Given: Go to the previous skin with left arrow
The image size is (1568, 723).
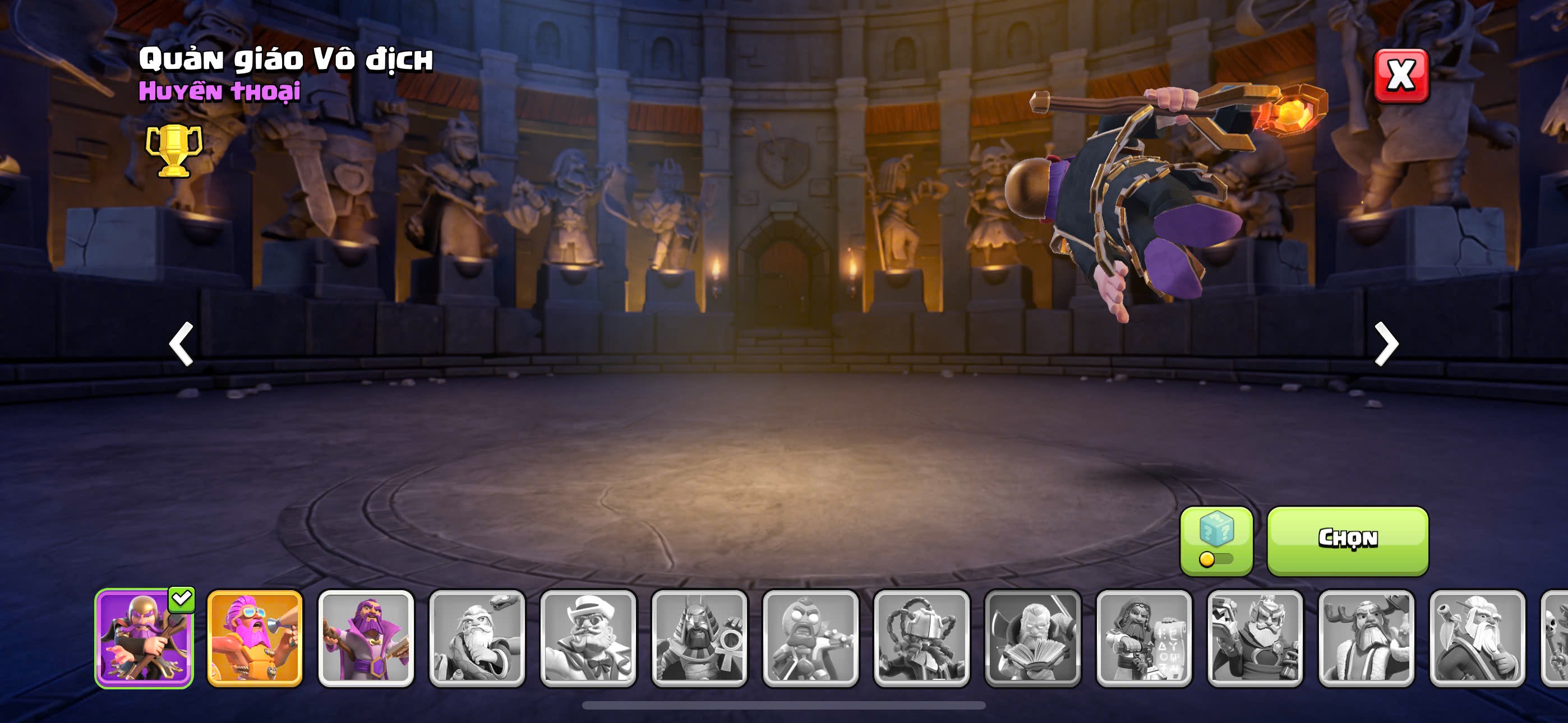Looking at the screenshot, I should (181, 344).
